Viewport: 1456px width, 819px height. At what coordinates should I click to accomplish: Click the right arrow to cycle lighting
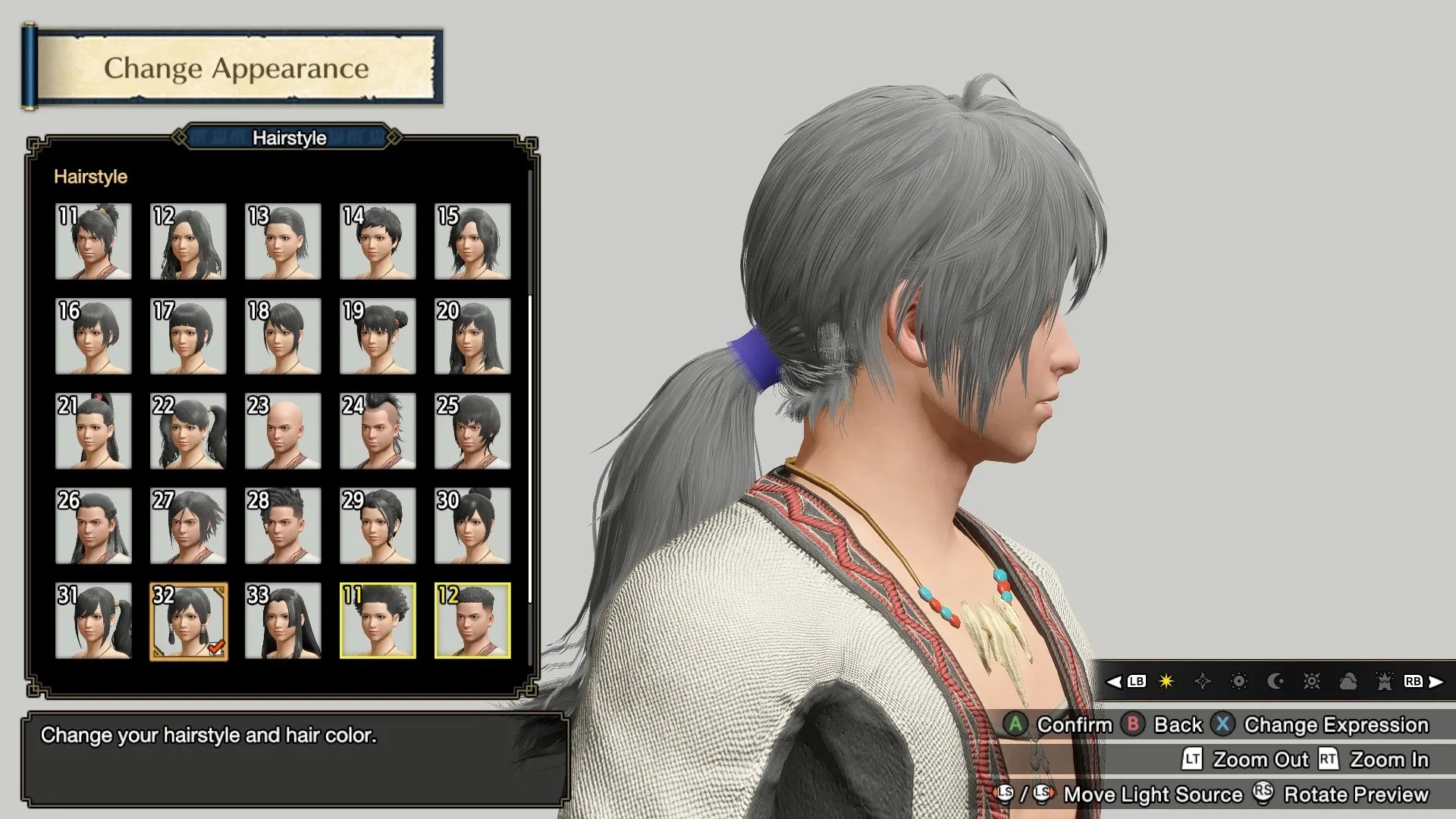[x=1436, y=681]
